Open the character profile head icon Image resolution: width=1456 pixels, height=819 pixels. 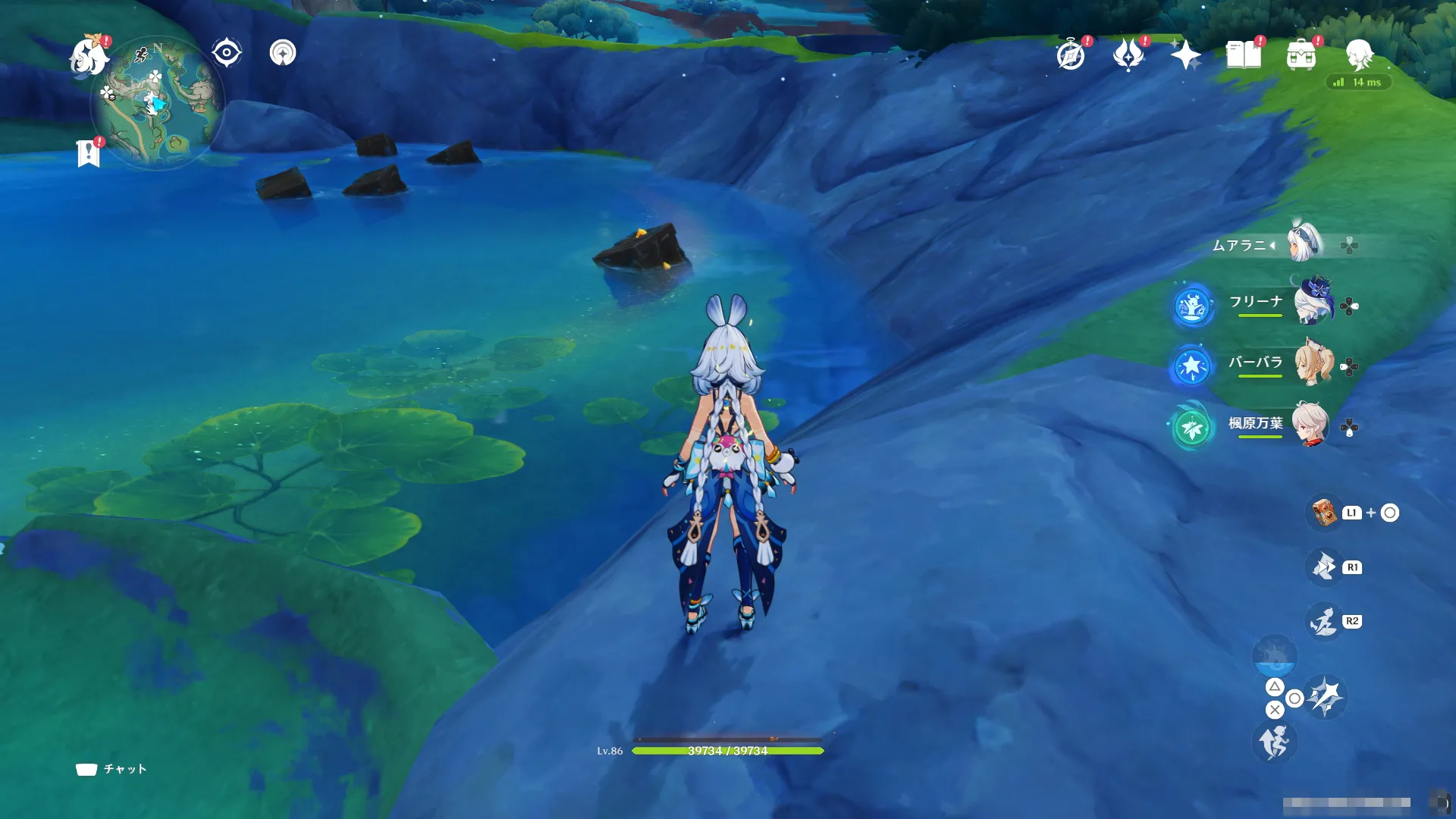pyautogui.click(x=1359, y=55)
